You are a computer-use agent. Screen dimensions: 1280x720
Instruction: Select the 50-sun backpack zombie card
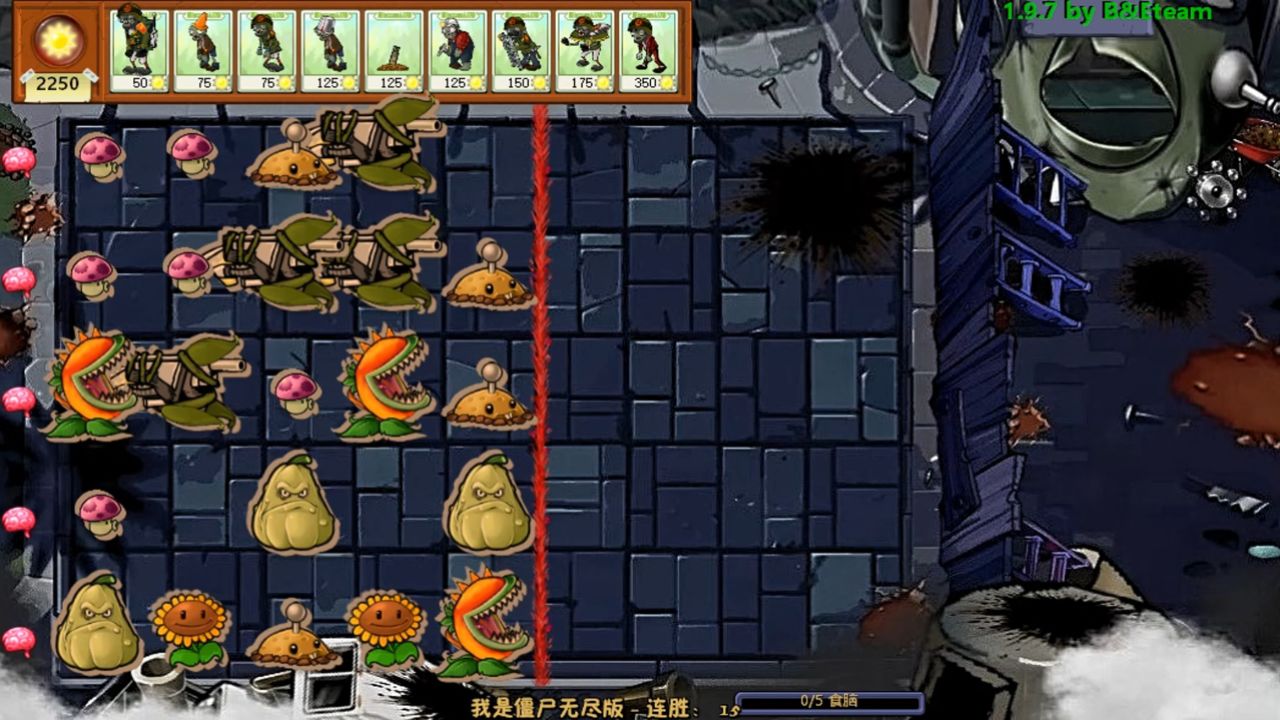[138, 50]
